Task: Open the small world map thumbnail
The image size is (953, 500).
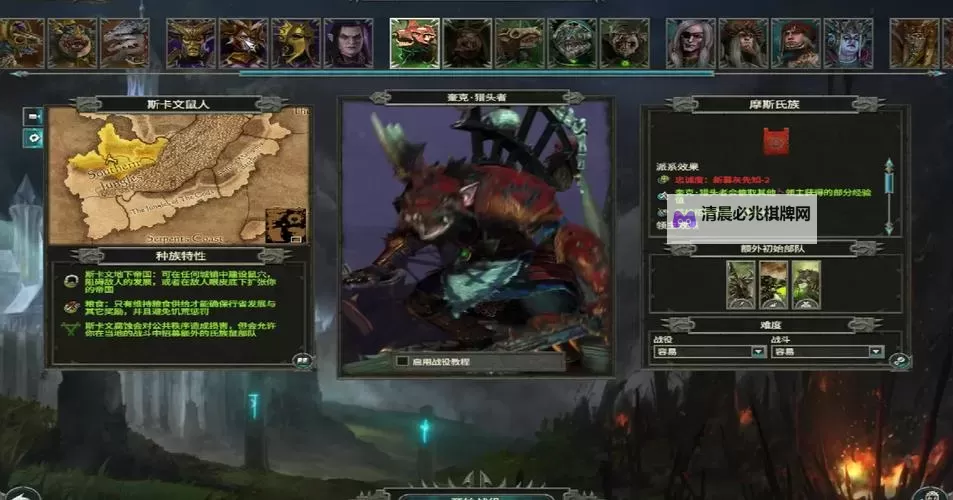Action: coord(286,225)
